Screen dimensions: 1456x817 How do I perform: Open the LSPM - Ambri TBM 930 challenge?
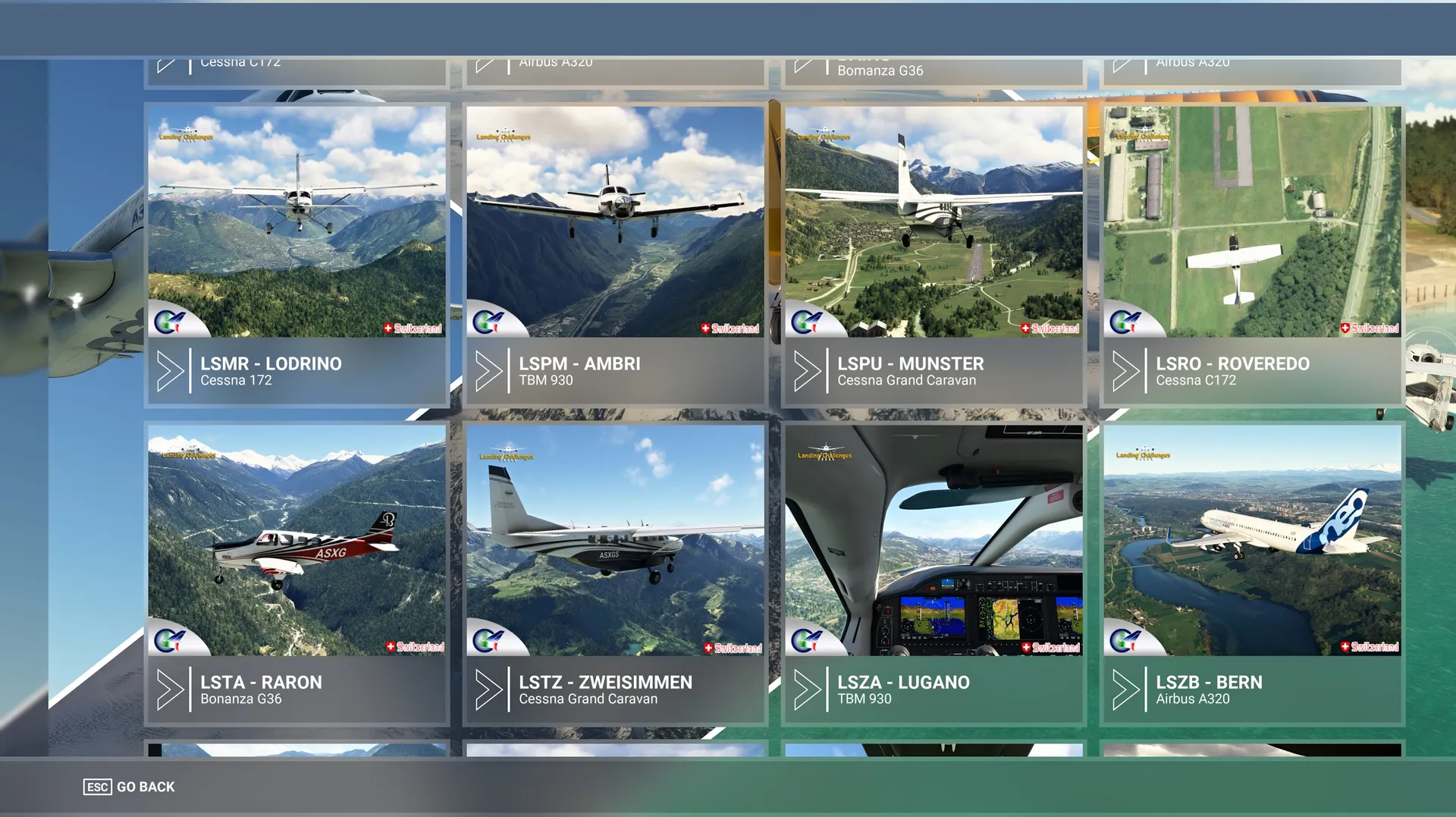615,255
